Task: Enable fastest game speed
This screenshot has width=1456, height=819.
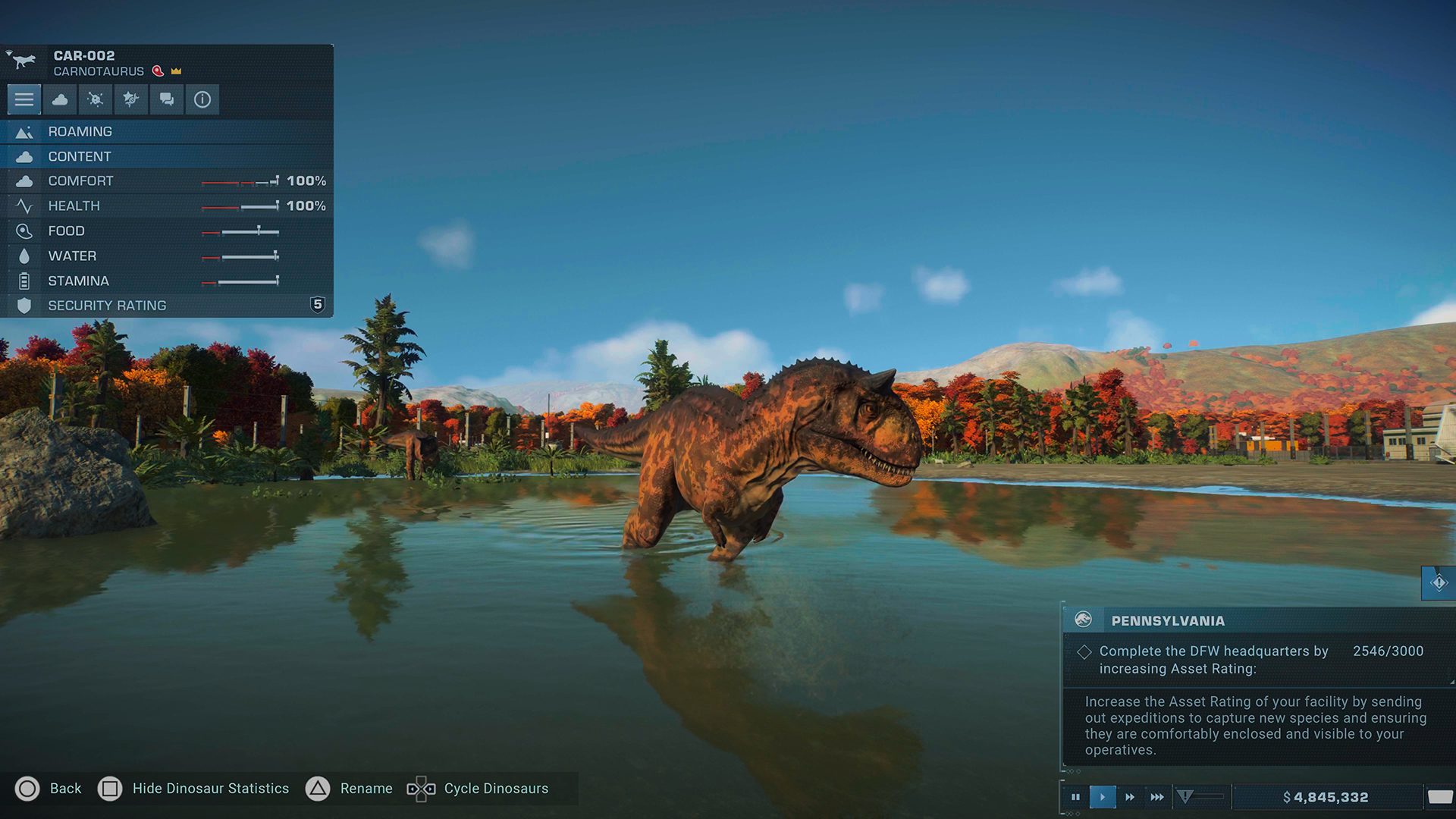Action: click(1157, 795)
